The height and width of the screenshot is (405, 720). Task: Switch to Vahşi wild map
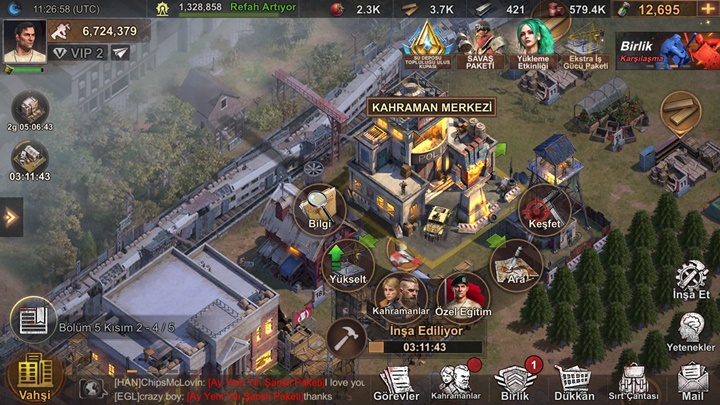(33, 377)
